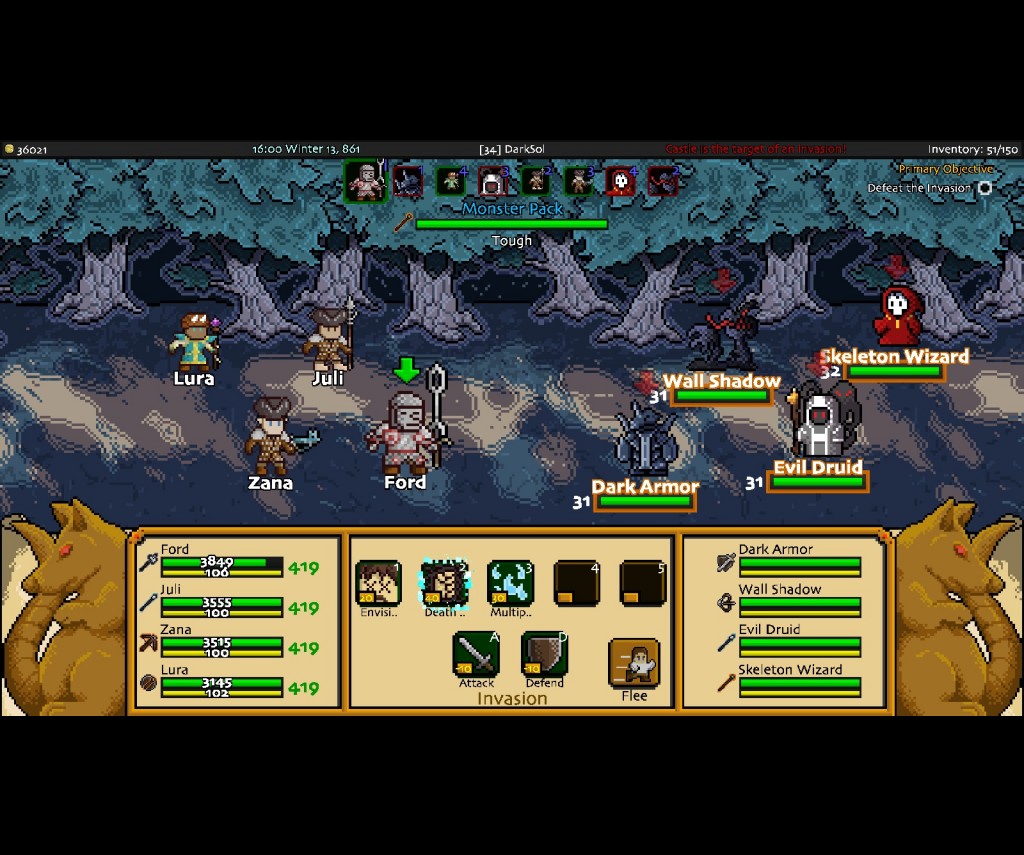Click Ford's portrait in the turn order

[x=366, y=182]
